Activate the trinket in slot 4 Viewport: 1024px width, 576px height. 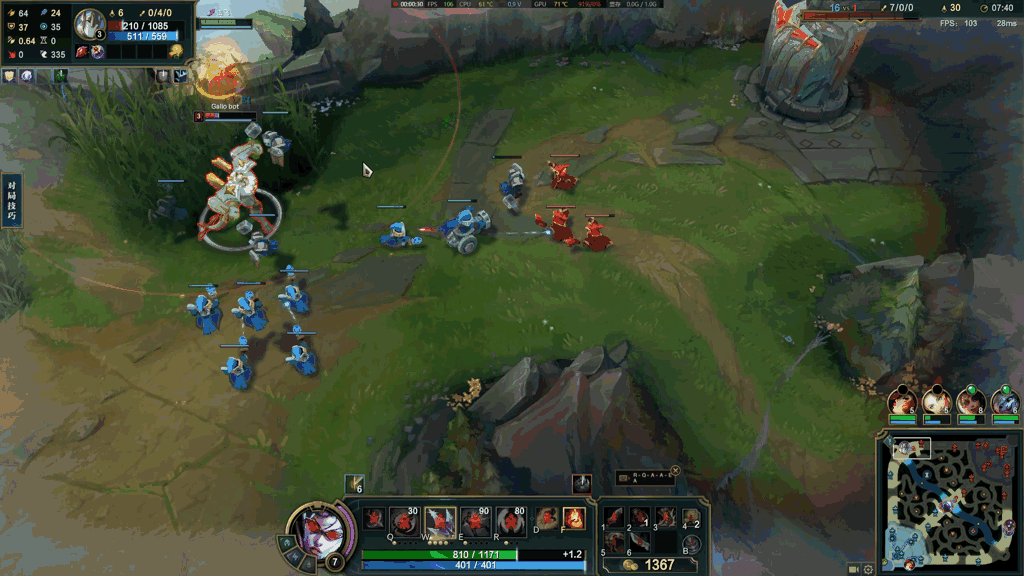[x=691, y=518]
